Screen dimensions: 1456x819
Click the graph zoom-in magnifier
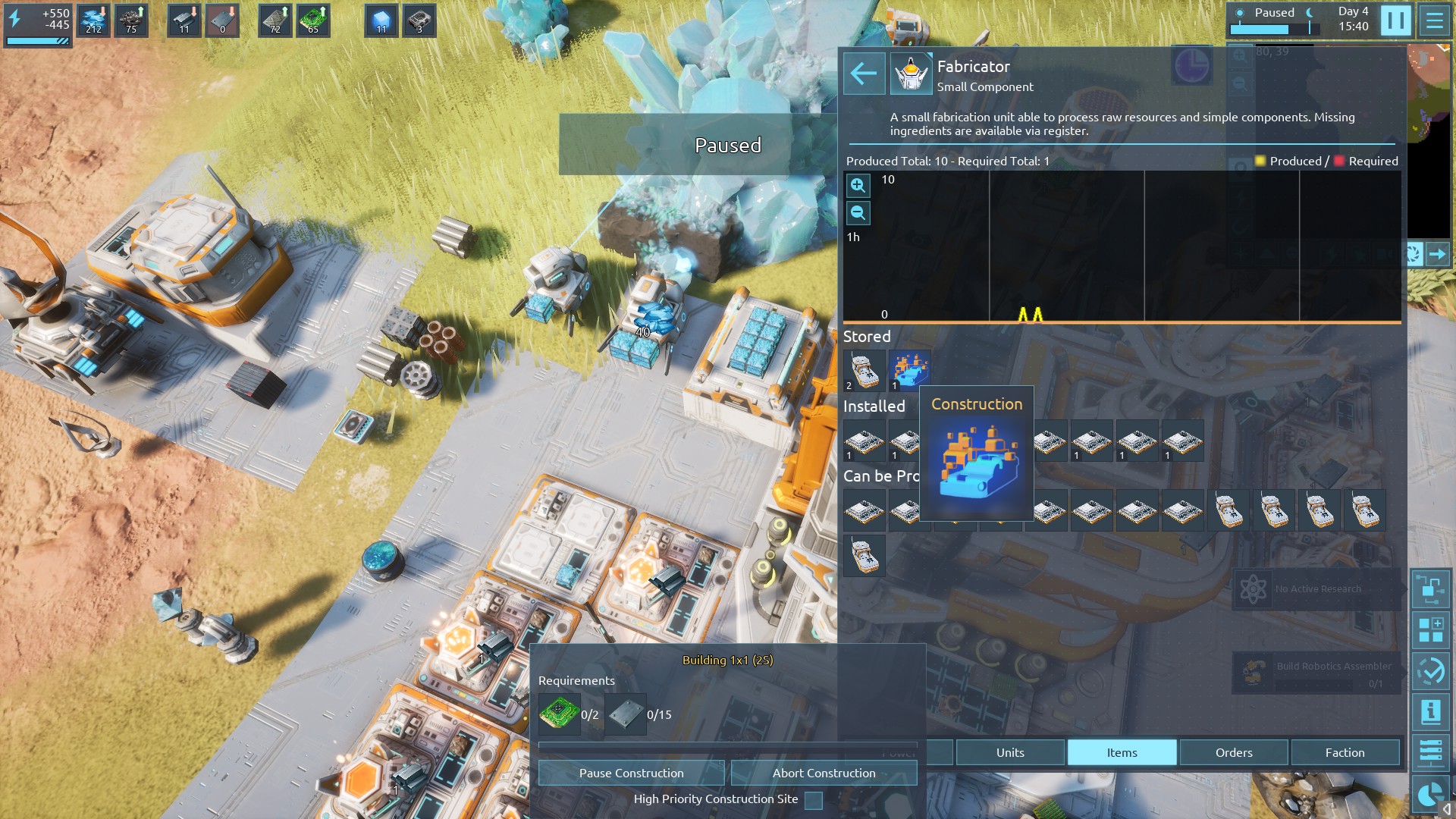[858, 185]
